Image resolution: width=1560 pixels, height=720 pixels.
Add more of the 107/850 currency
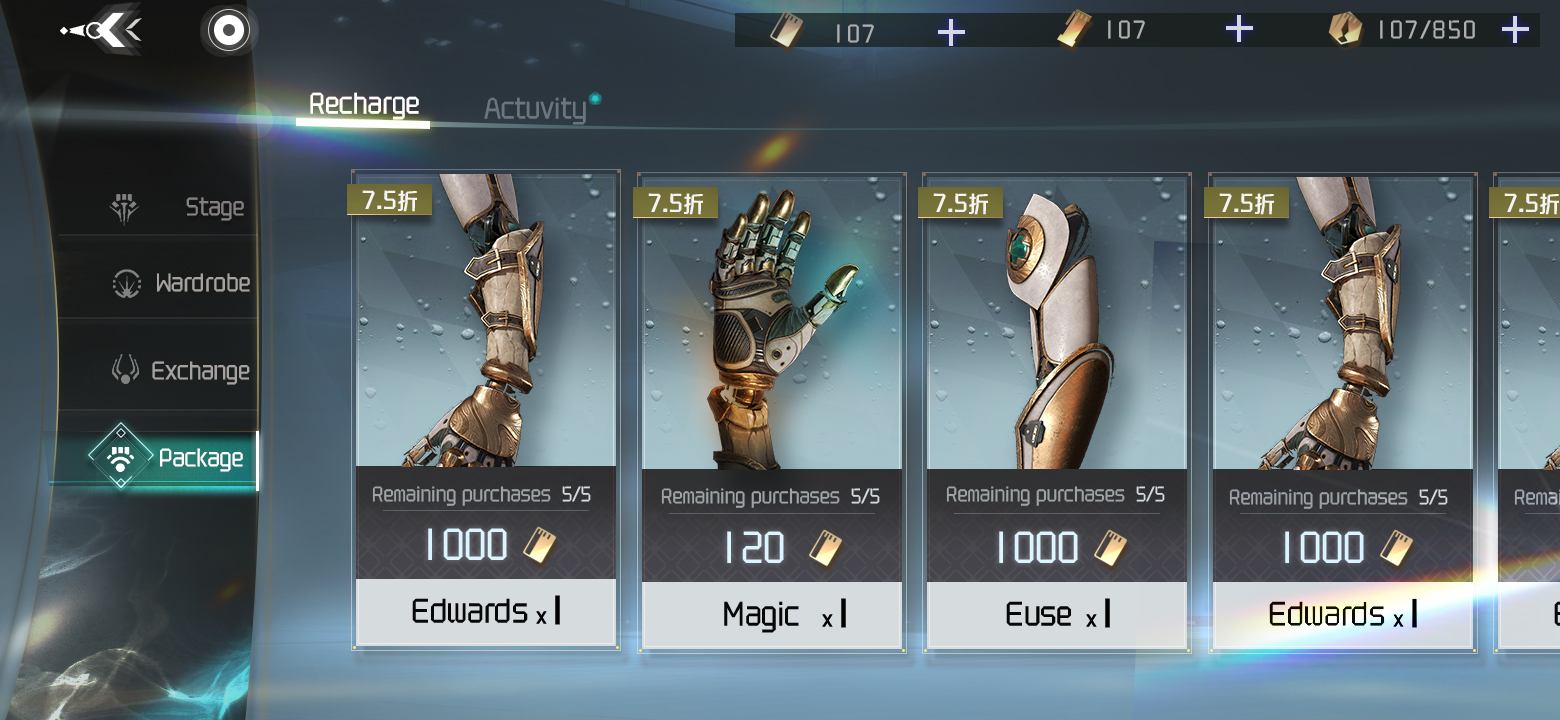click(x=1515, y=30)
